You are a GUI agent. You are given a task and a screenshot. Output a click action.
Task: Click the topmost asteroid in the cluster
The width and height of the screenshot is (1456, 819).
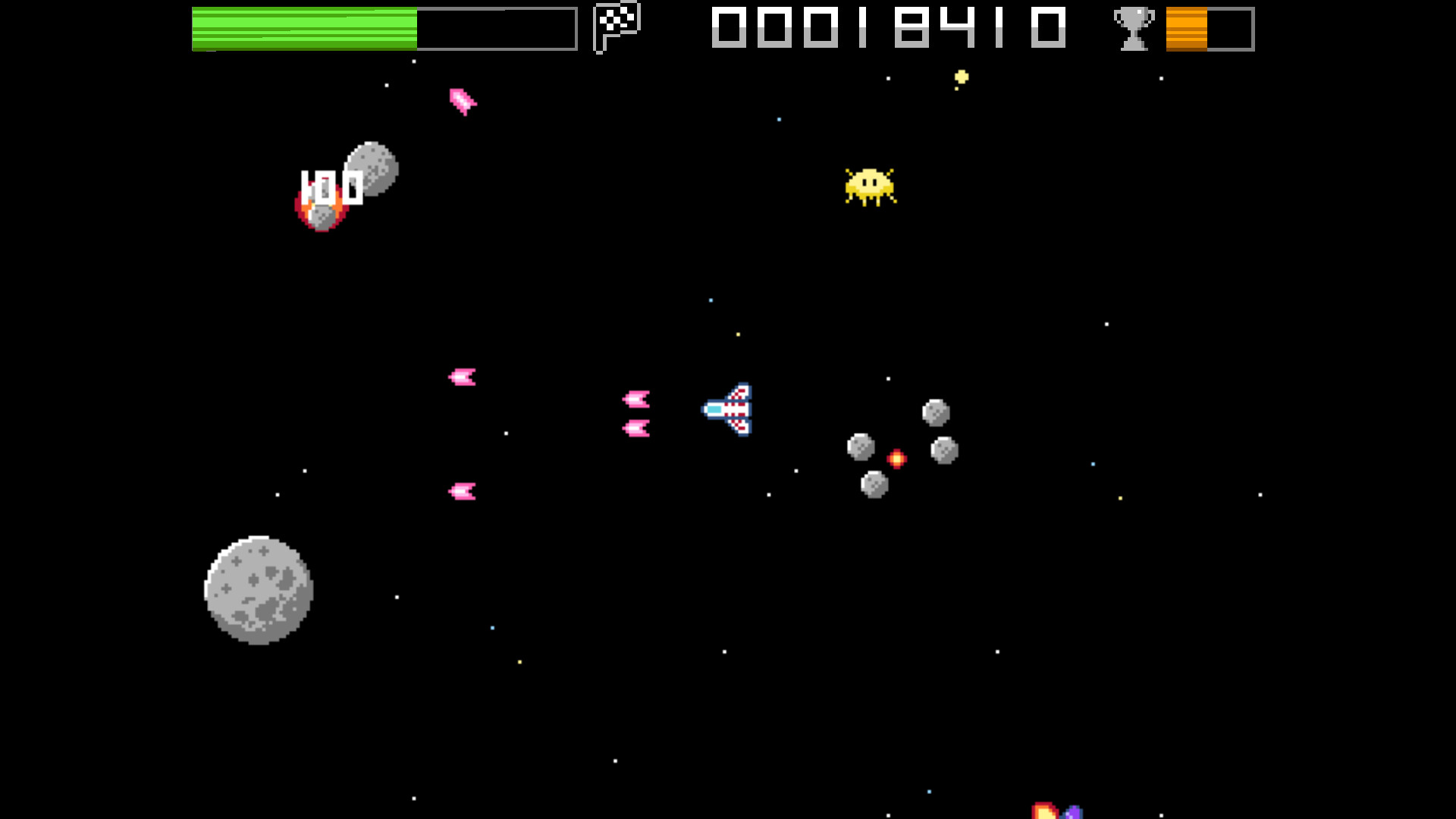point(936,412)
